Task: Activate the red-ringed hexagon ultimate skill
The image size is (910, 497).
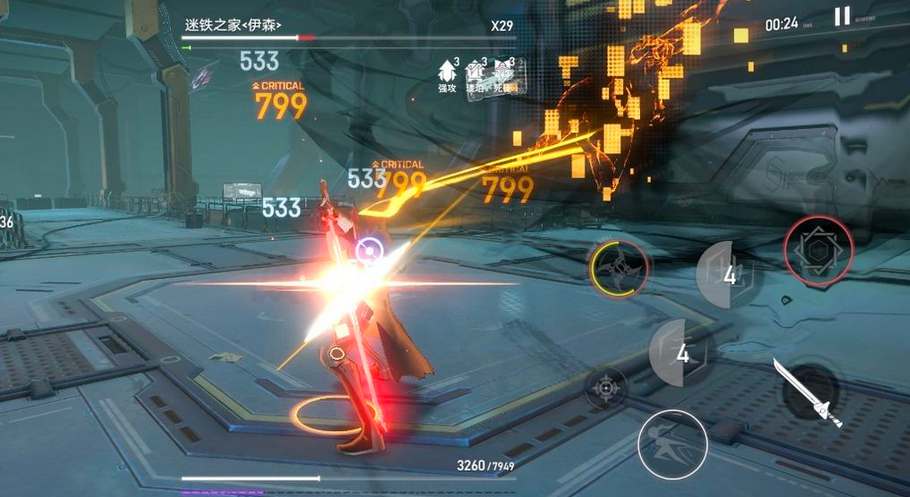Action: point(819,250)
